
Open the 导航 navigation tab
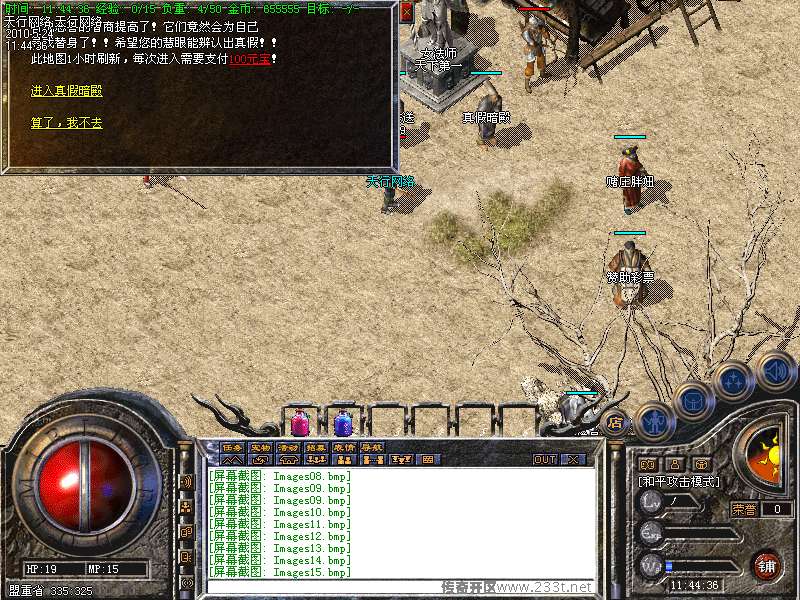pyautogui.click(x=372, y=447)
